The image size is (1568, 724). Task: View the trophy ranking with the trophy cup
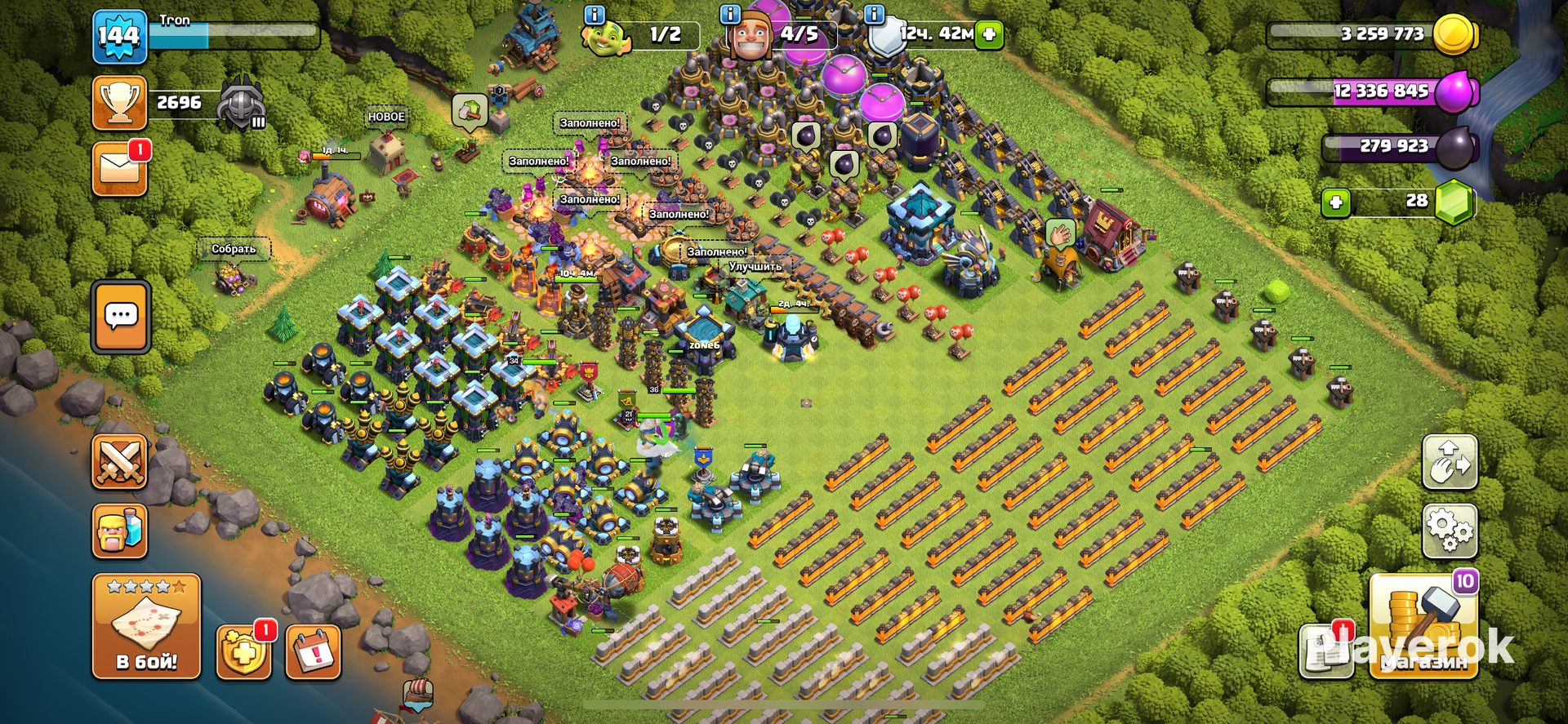point(119,103)
